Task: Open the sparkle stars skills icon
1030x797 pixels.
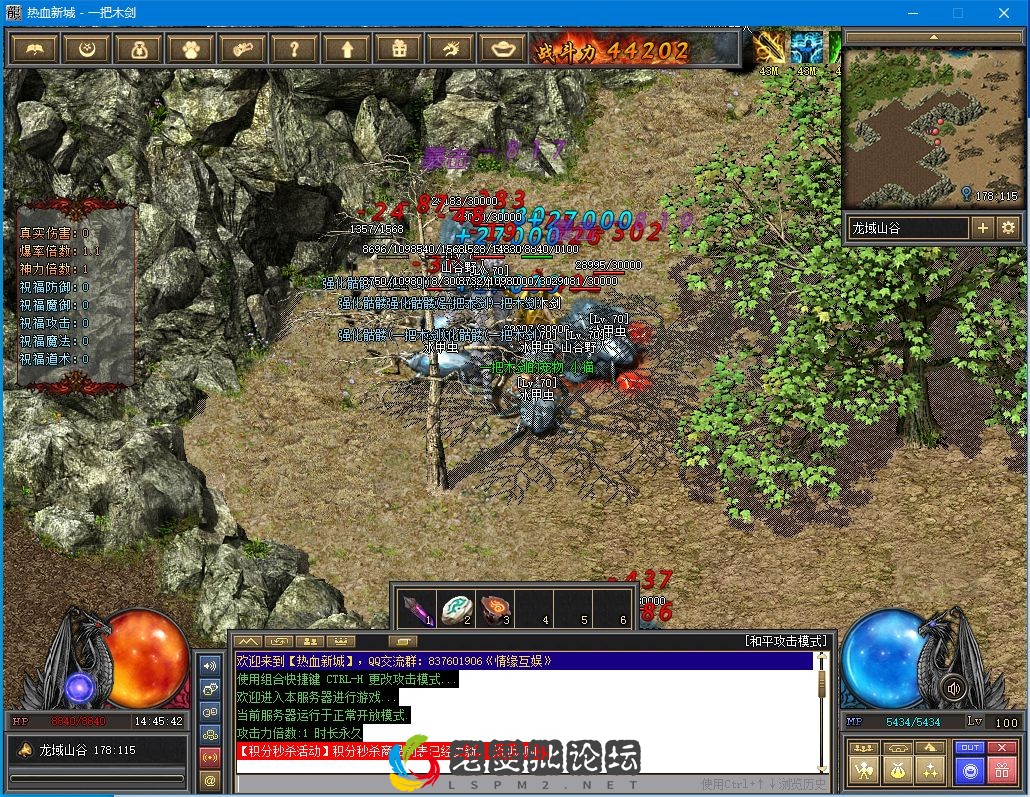Action: pyautogui.click(x=931, y=770)
